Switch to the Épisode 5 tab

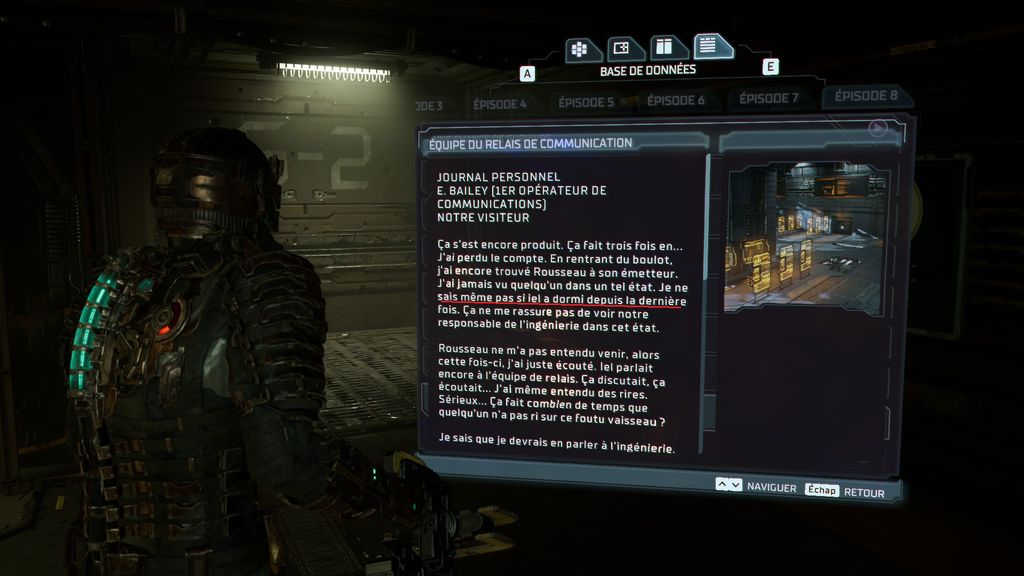tap(586, 102)
